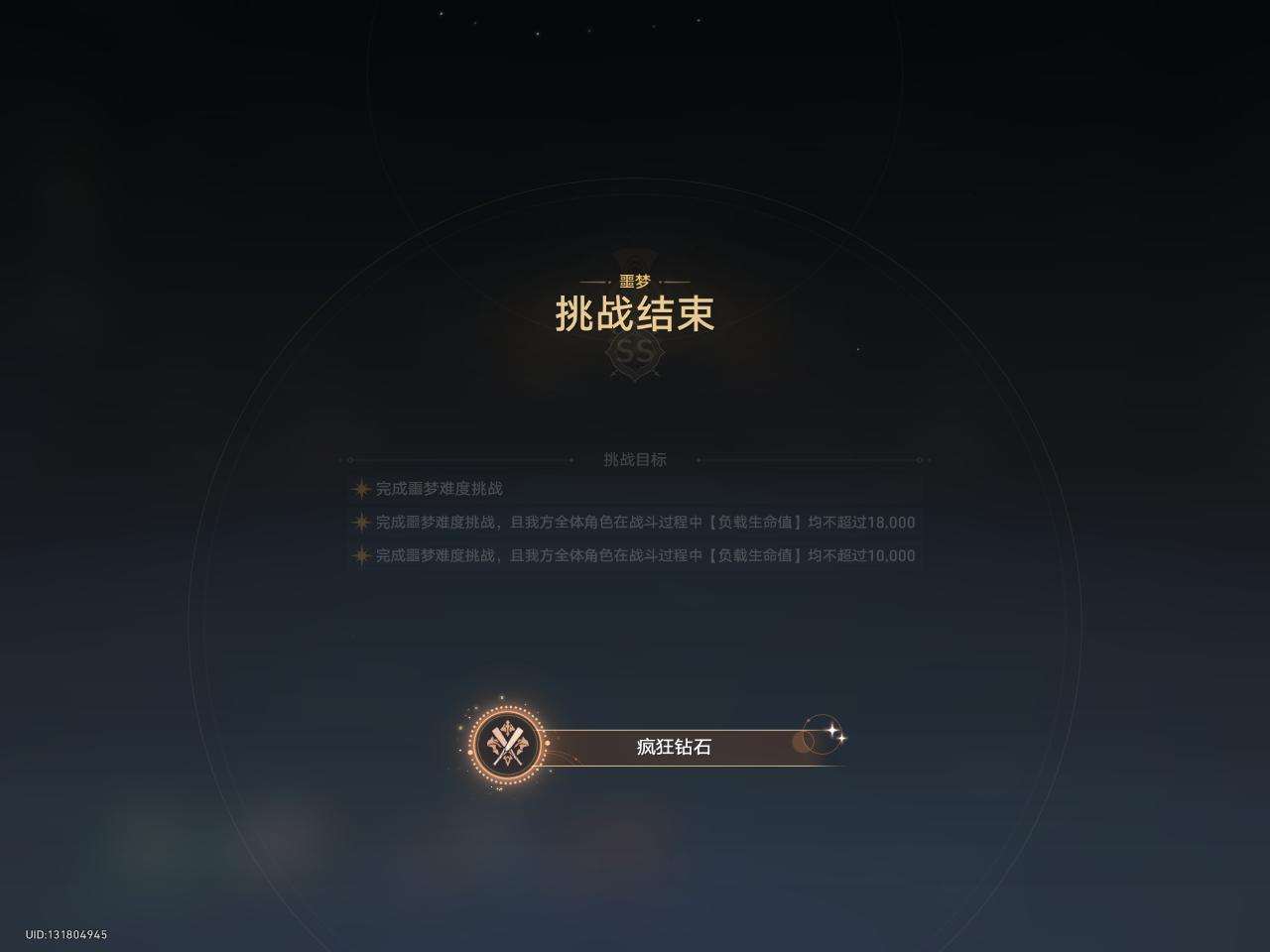The height and width of the screenshot is (952, 1270).
Task: Click the 挑战结束 title heading
Action: (x=635, y=314)
